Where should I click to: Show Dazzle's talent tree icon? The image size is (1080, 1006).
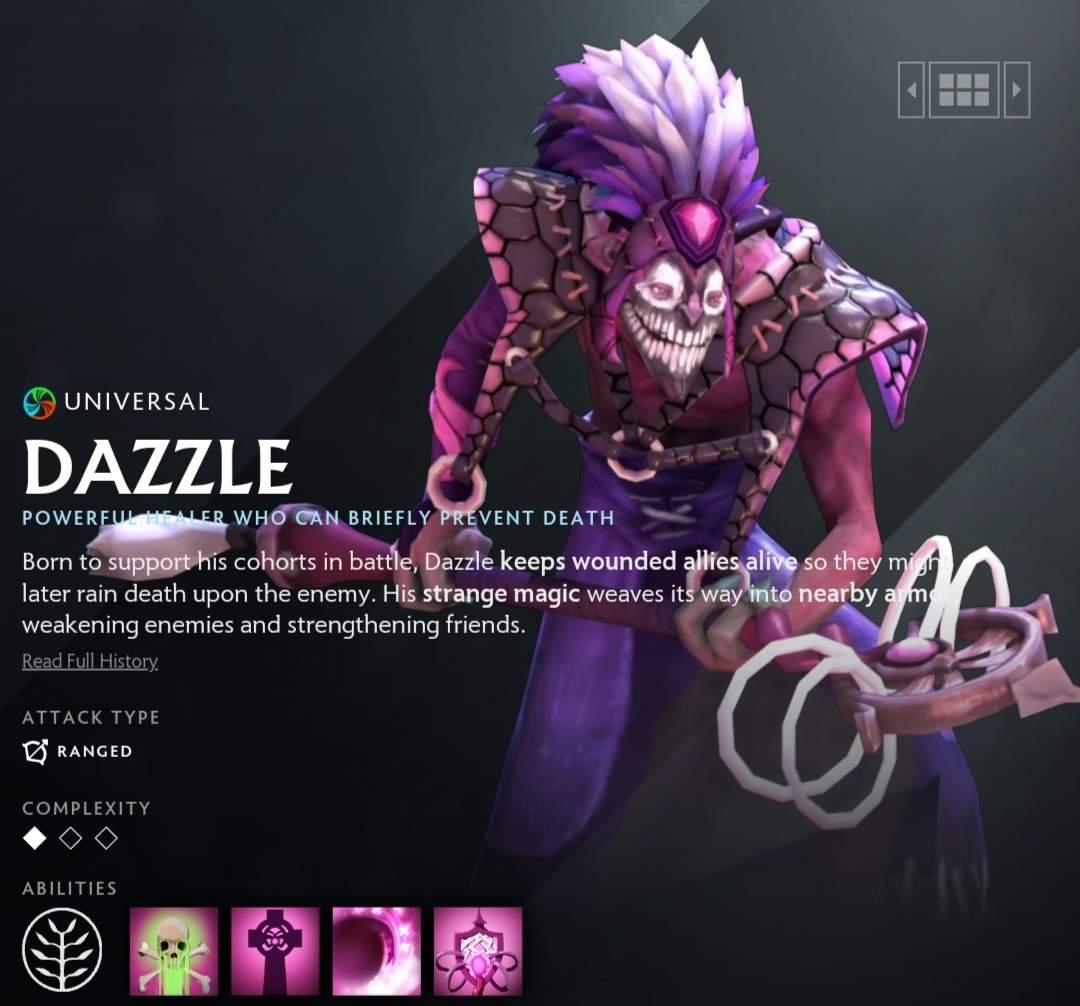[62, 951]
